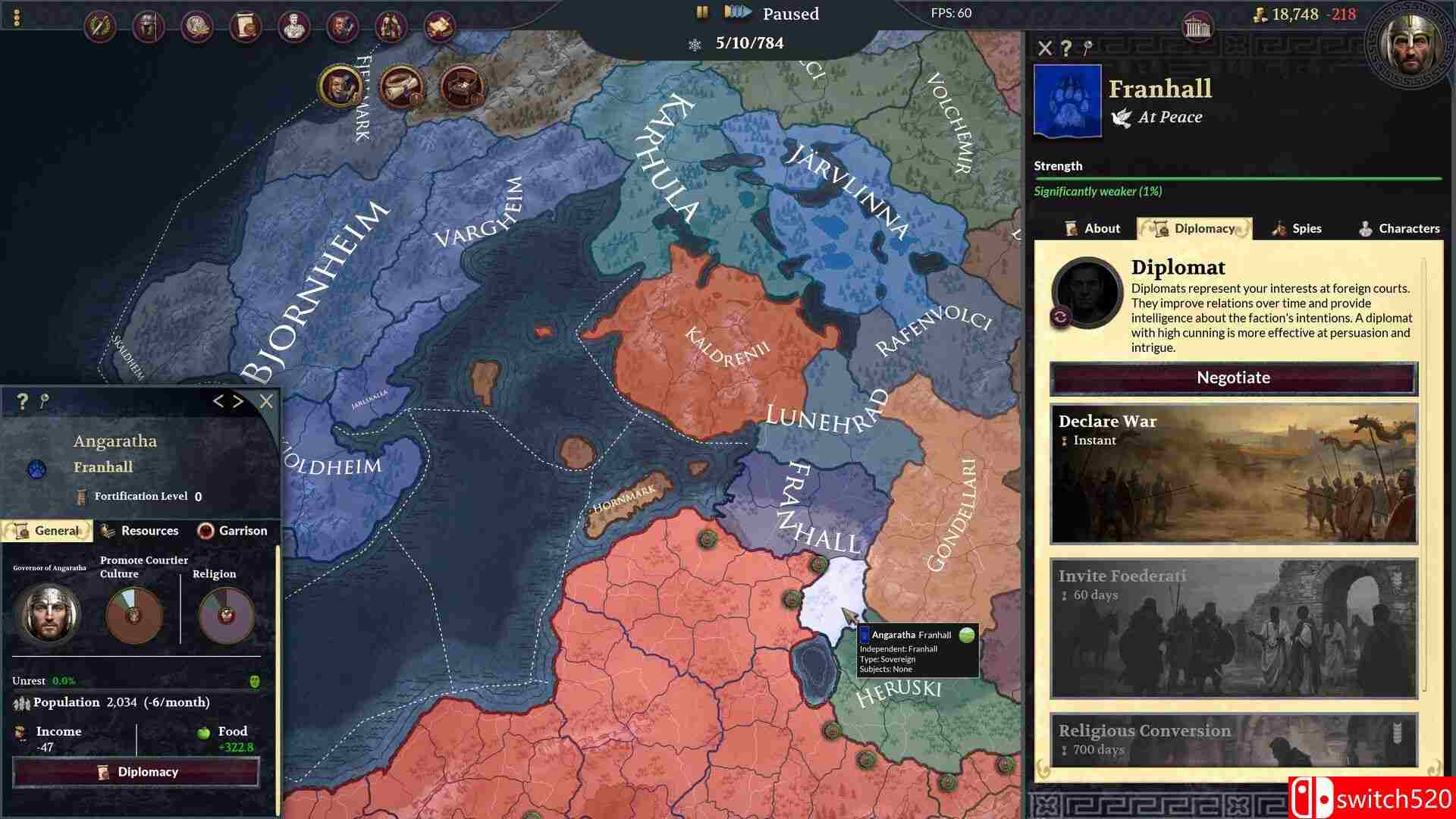Screen dimensions: 1456x819
Task: Click the previous settlement arrow on Angaratha panel
Action: click(221, 401)
